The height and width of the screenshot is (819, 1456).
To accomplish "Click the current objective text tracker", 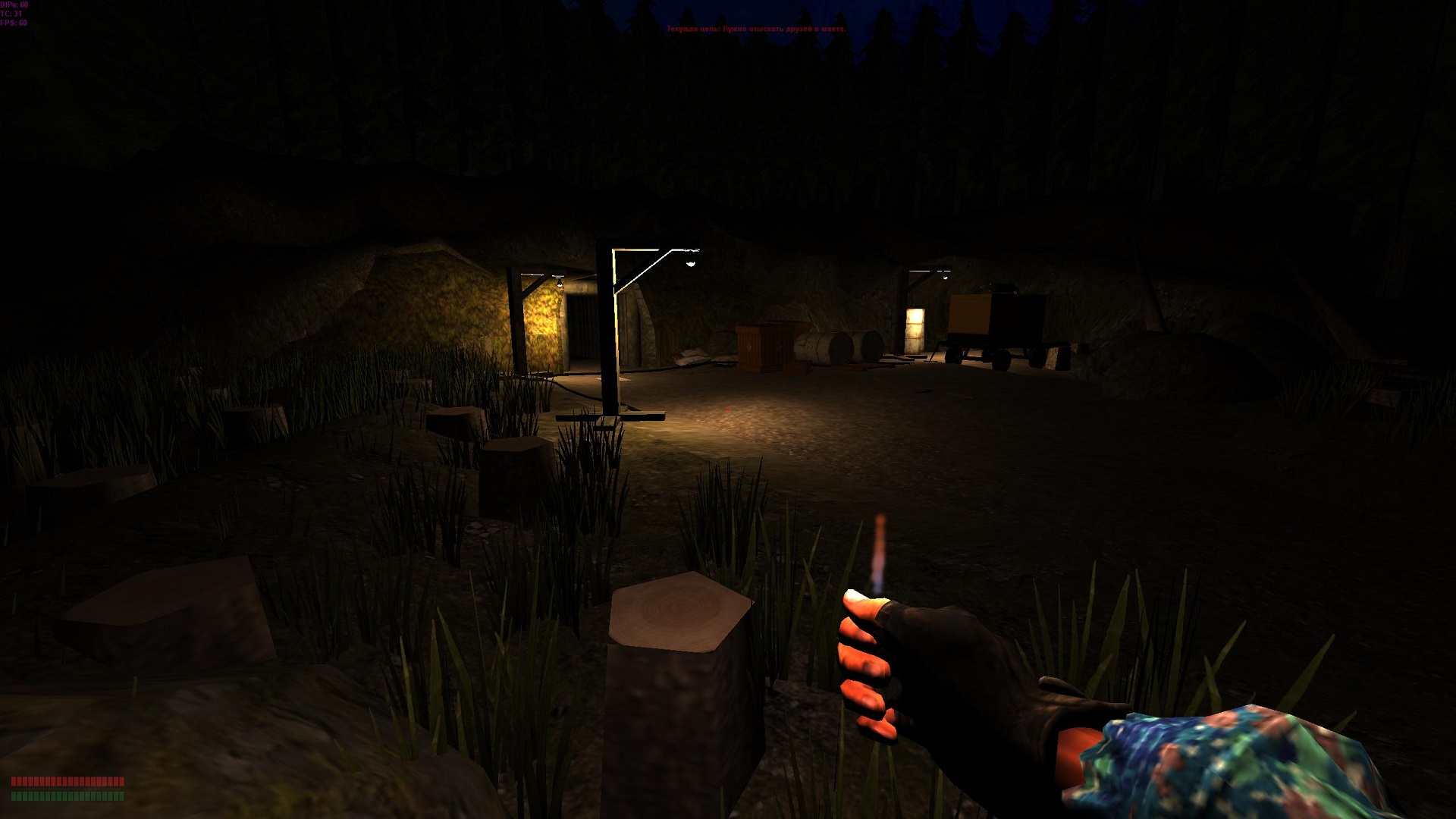I will tap(756, 29).
